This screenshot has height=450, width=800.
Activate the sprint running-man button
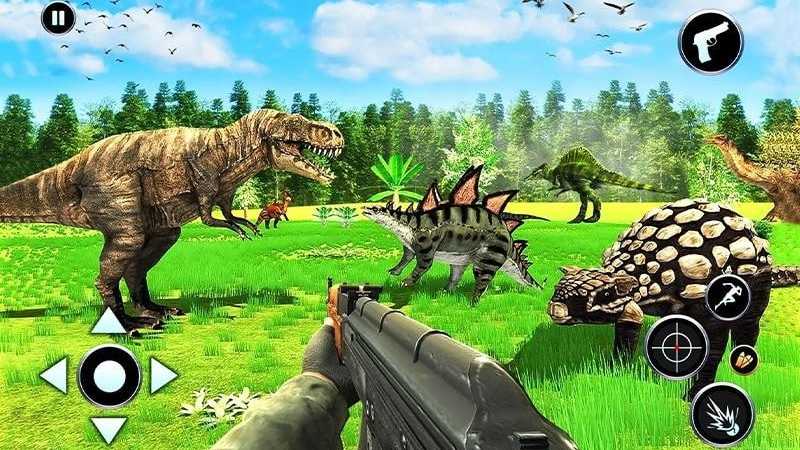[x=727, y=297]
